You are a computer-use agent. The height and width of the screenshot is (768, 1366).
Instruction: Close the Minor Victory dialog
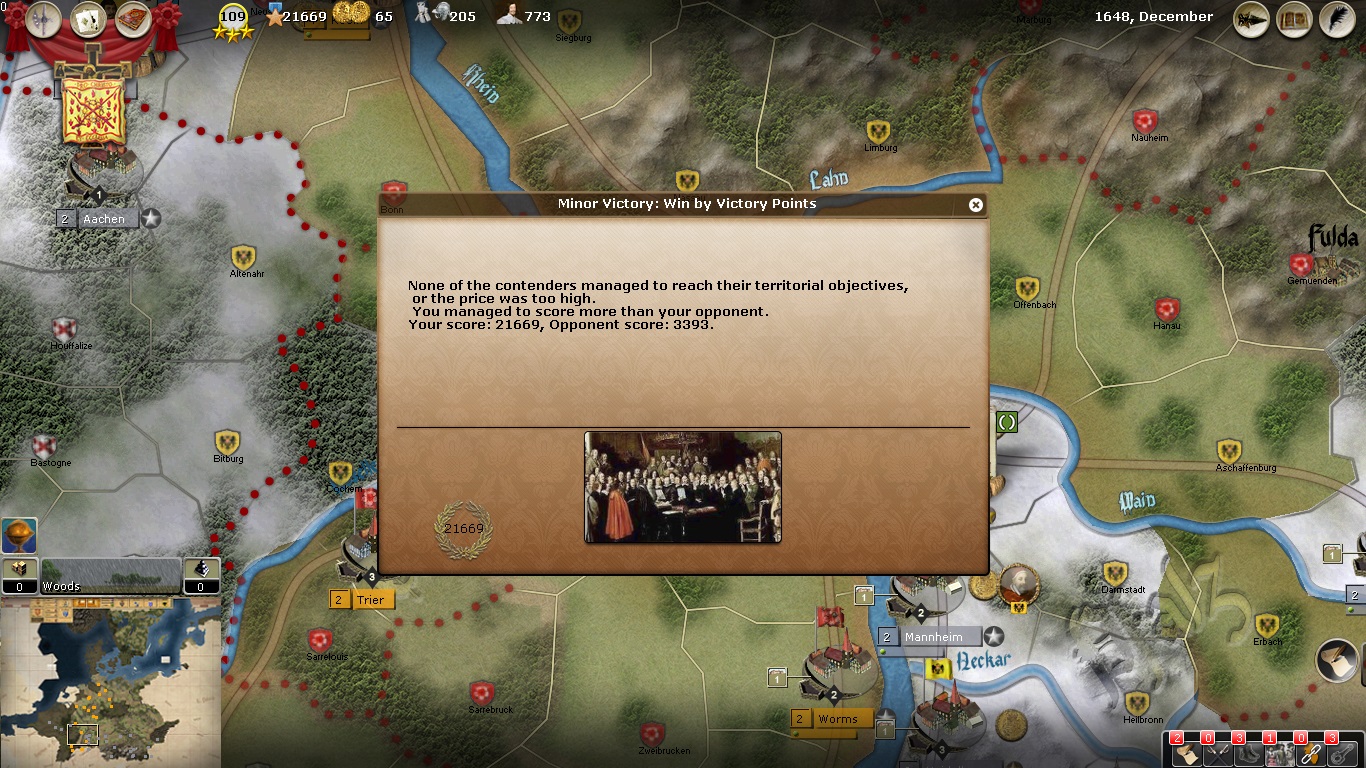[976, 205]
